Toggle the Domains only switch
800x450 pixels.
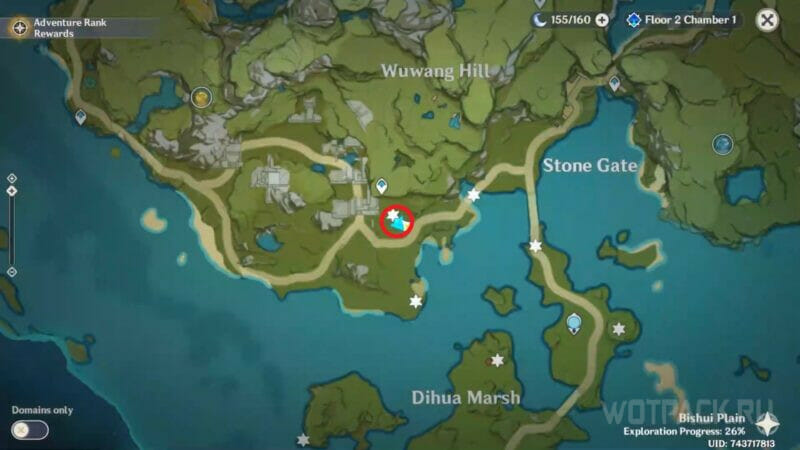click(x=30, y=430)
